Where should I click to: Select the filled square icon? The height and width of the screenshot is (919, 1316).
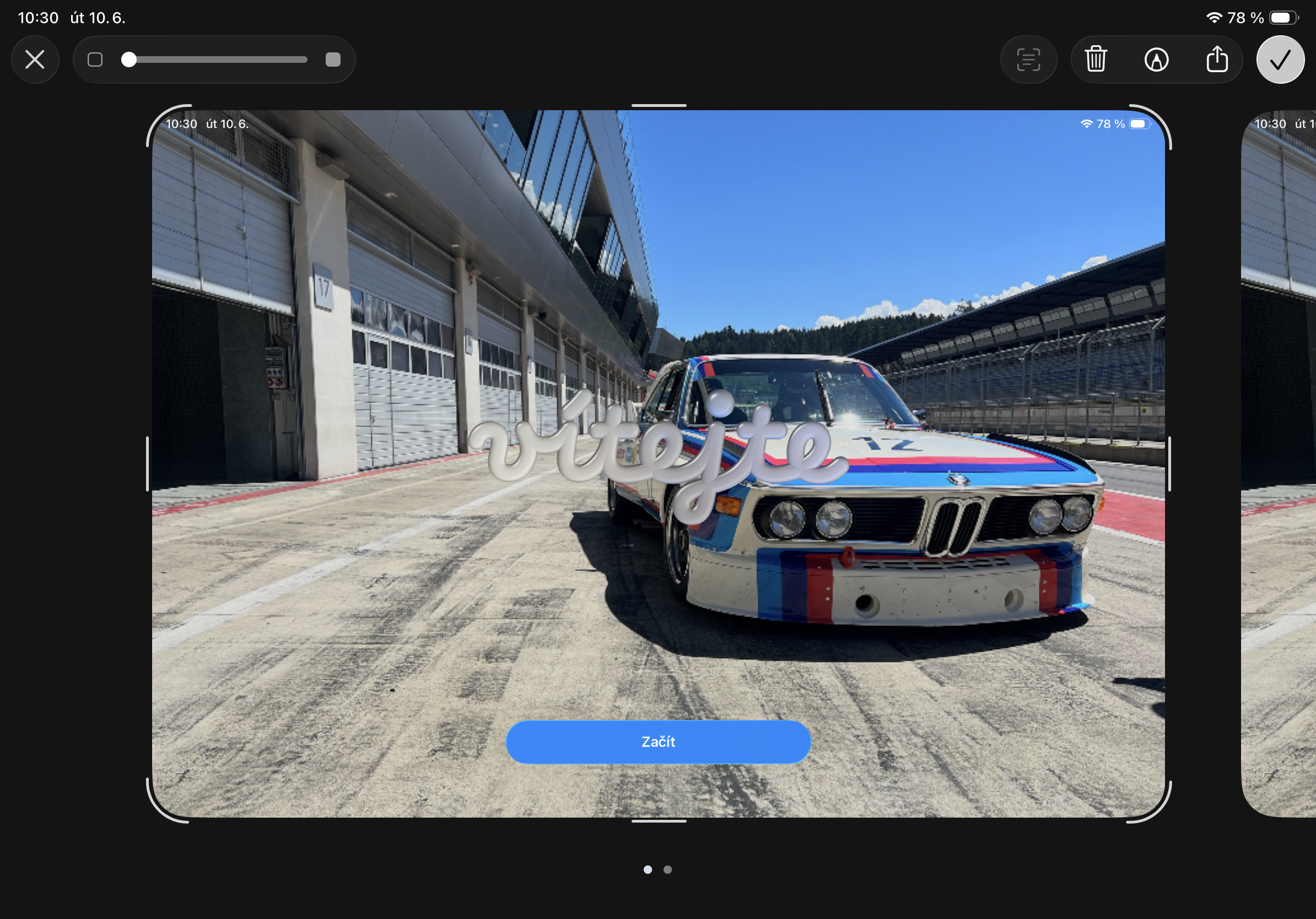(333, 60)
